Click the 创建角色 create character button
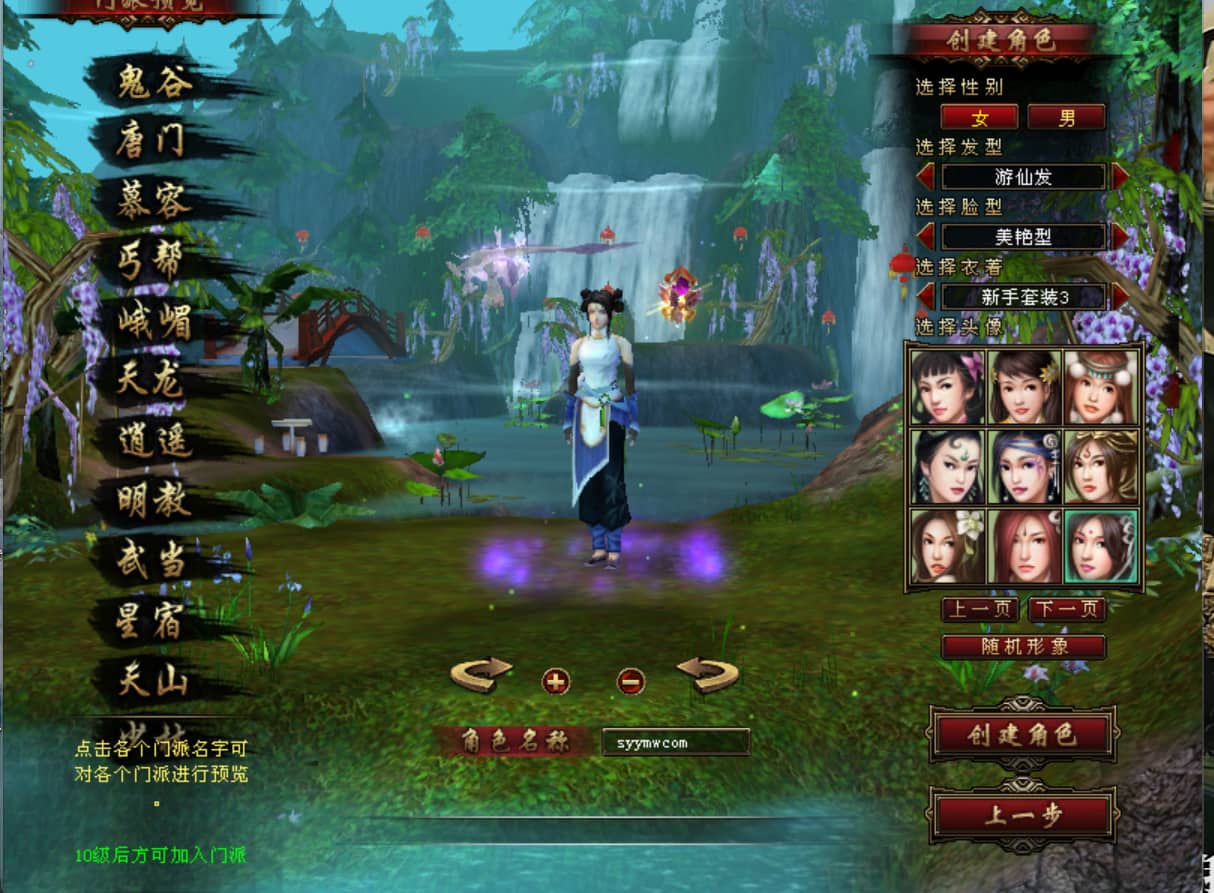The width and height of the screenshot is (1214, 893). coord(1022,736)
